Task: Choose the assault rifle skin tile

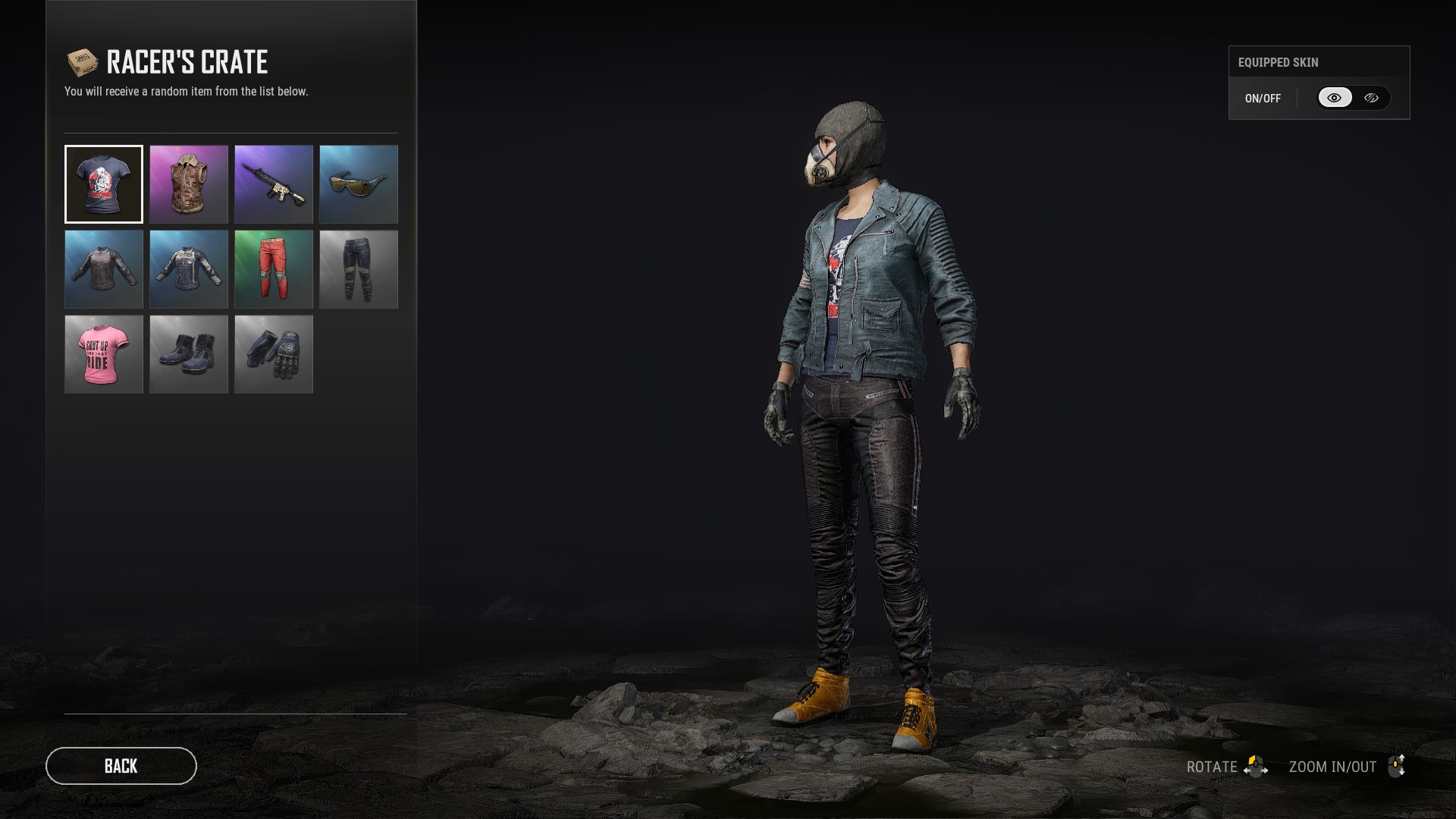Action: pyautogui.click(x=274, y=184)
